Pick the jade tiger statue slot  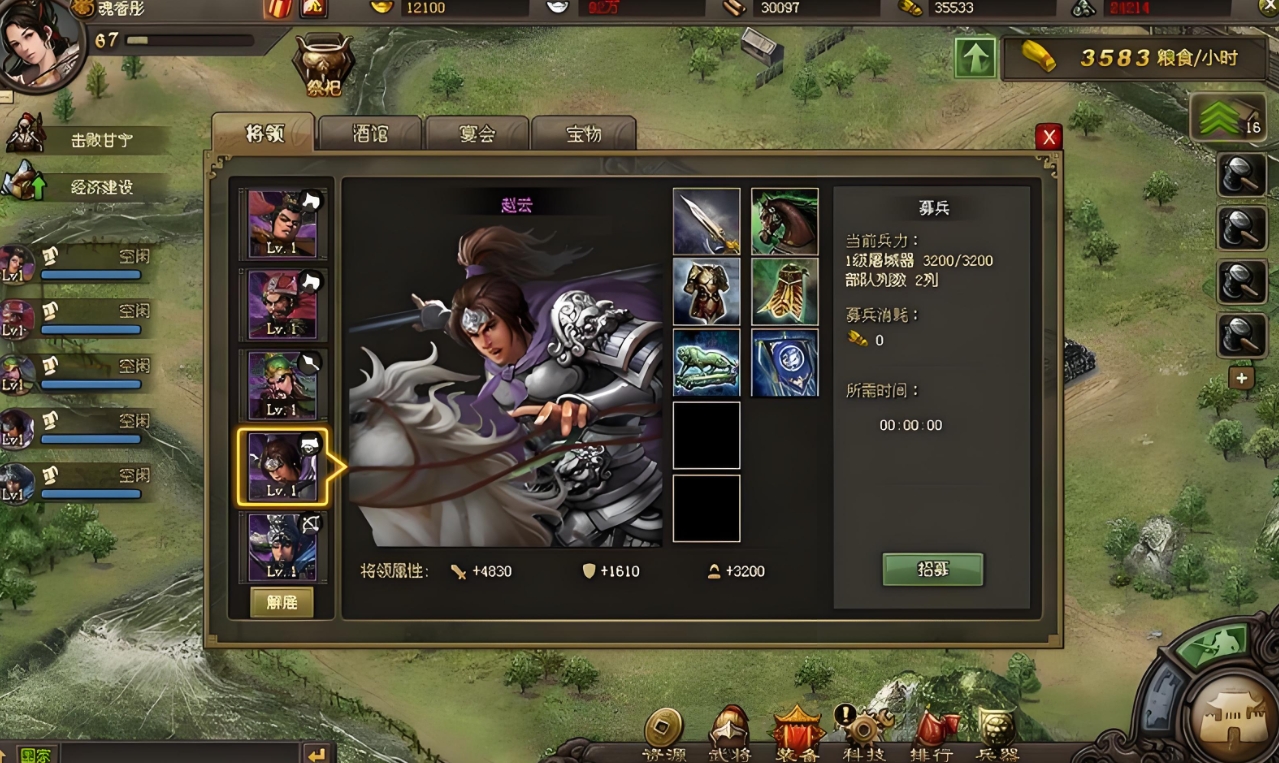(x=706, y=363)
